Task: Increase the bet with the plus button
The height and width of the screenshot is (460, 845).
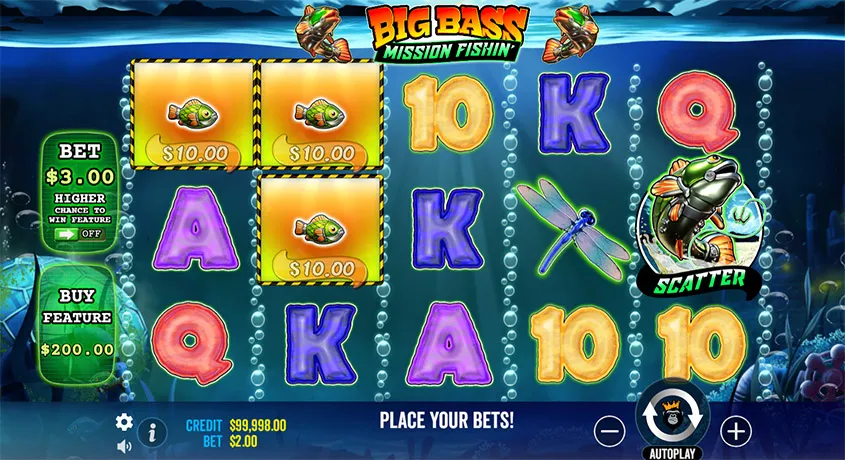Action: pos(736,431)
